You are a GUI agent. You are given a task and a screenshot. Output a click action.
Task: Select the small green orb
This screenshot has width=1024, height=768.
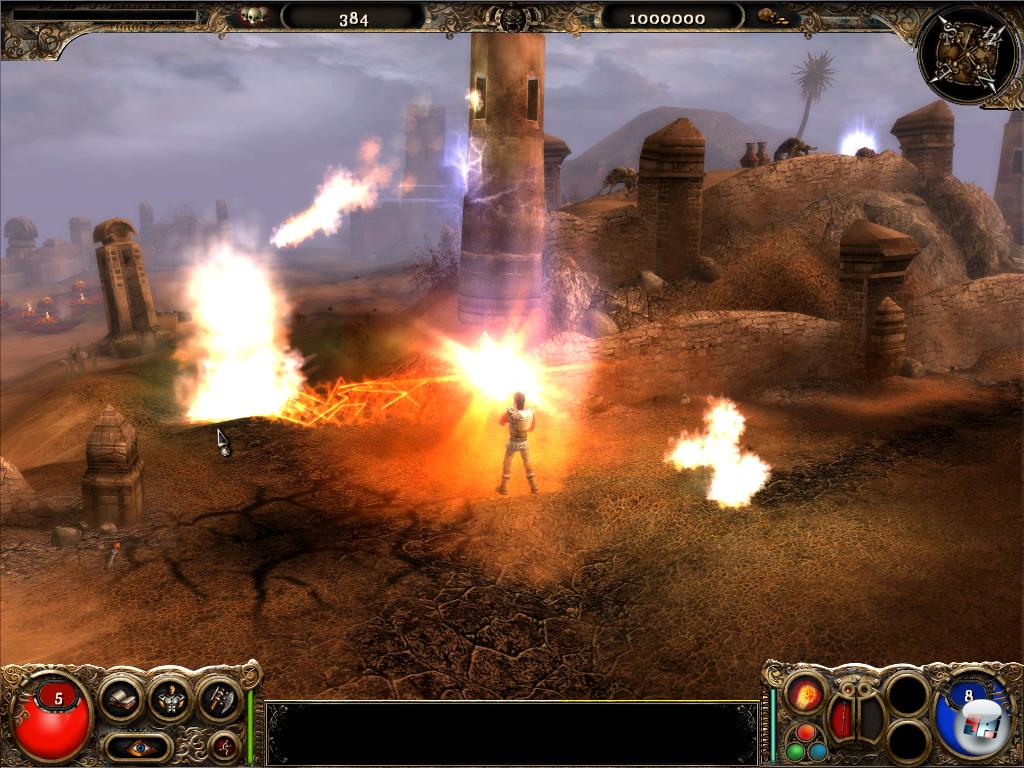click(x=795, y=751)
